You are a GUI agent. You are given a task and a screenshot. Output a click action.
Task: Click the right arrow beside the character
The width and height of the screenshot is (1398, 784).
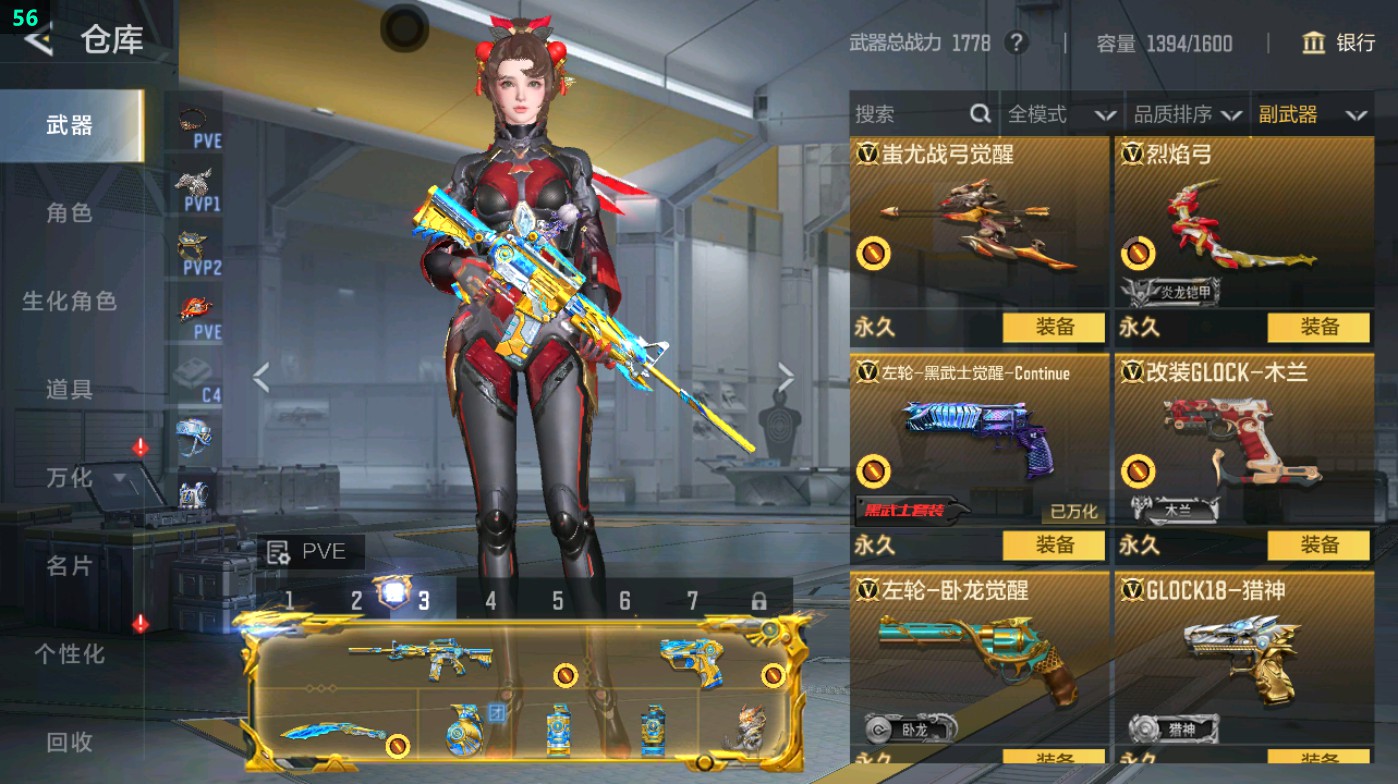[x=786, y=377]
